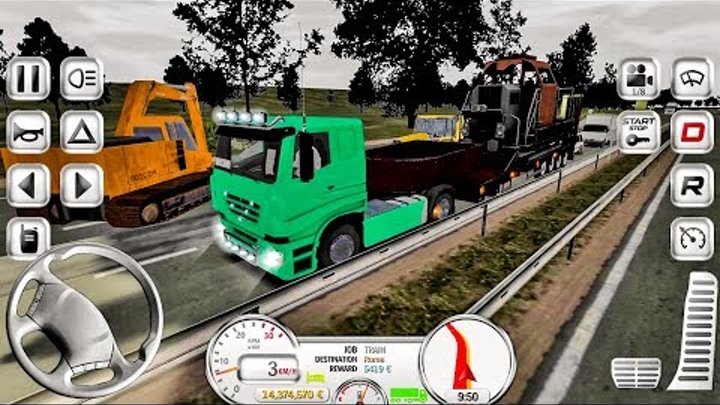
Task: Shift into Reverse gear
Action: [x=692, y=186]
